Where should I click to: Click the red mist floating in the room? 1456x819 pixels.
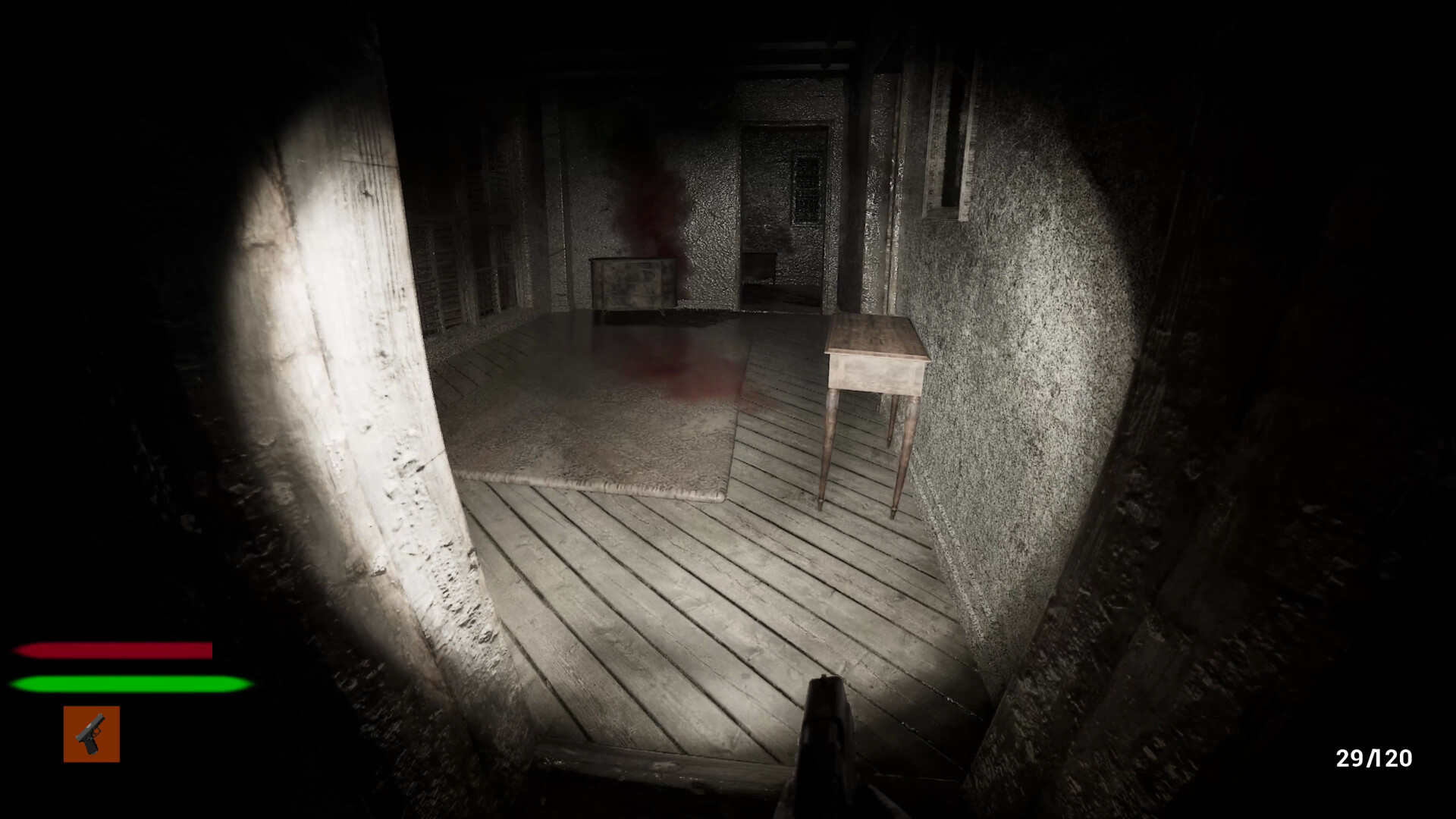652,212
